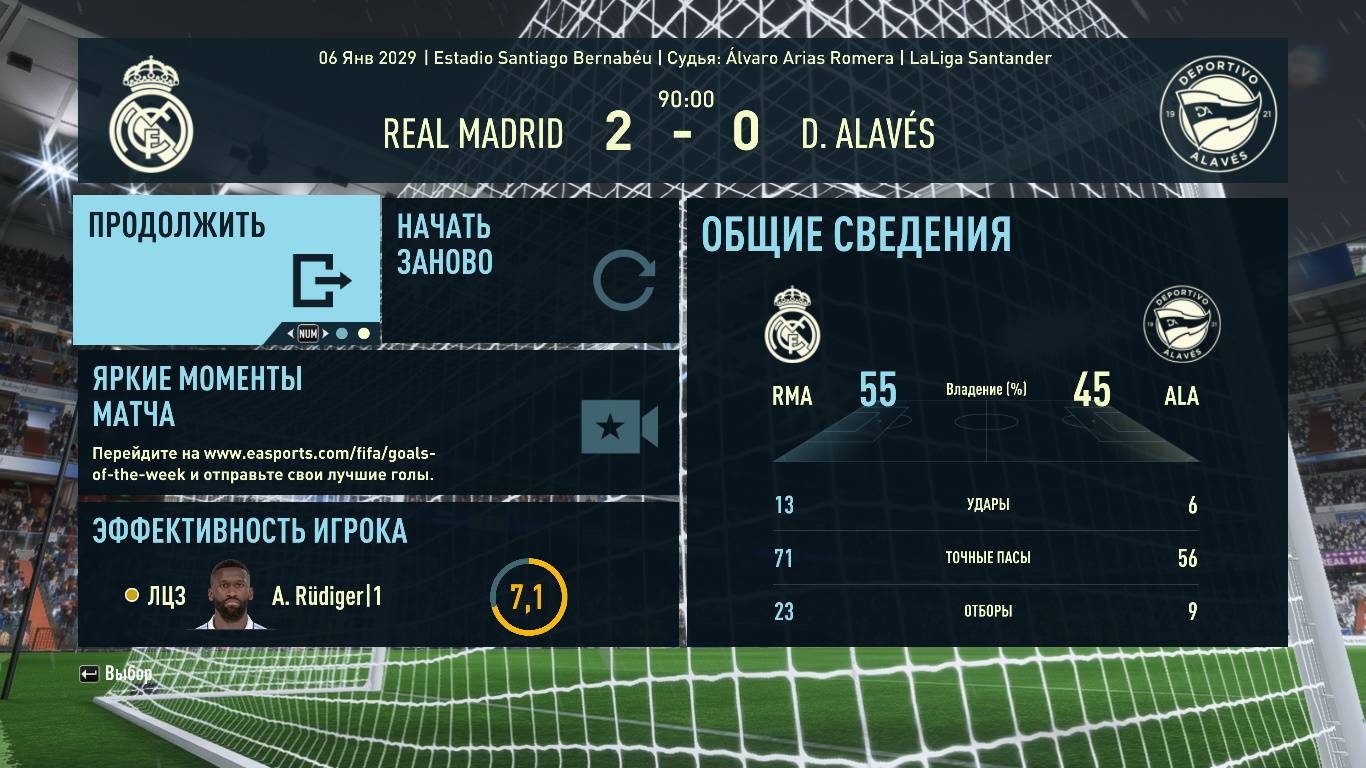
Task: Show the Общие сведения match stats panel
Action: (x=986, y=422)
